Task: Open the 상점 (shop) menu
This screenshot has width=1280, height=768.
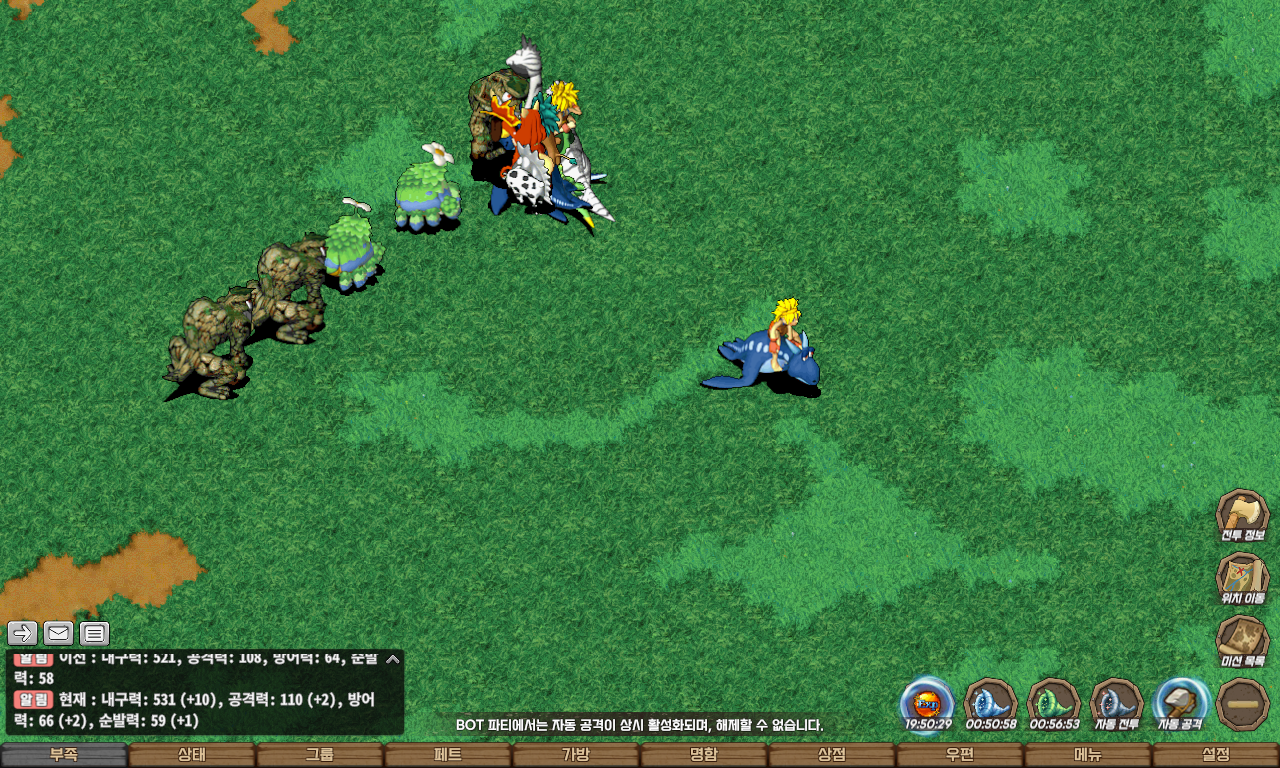Action: 832,755
